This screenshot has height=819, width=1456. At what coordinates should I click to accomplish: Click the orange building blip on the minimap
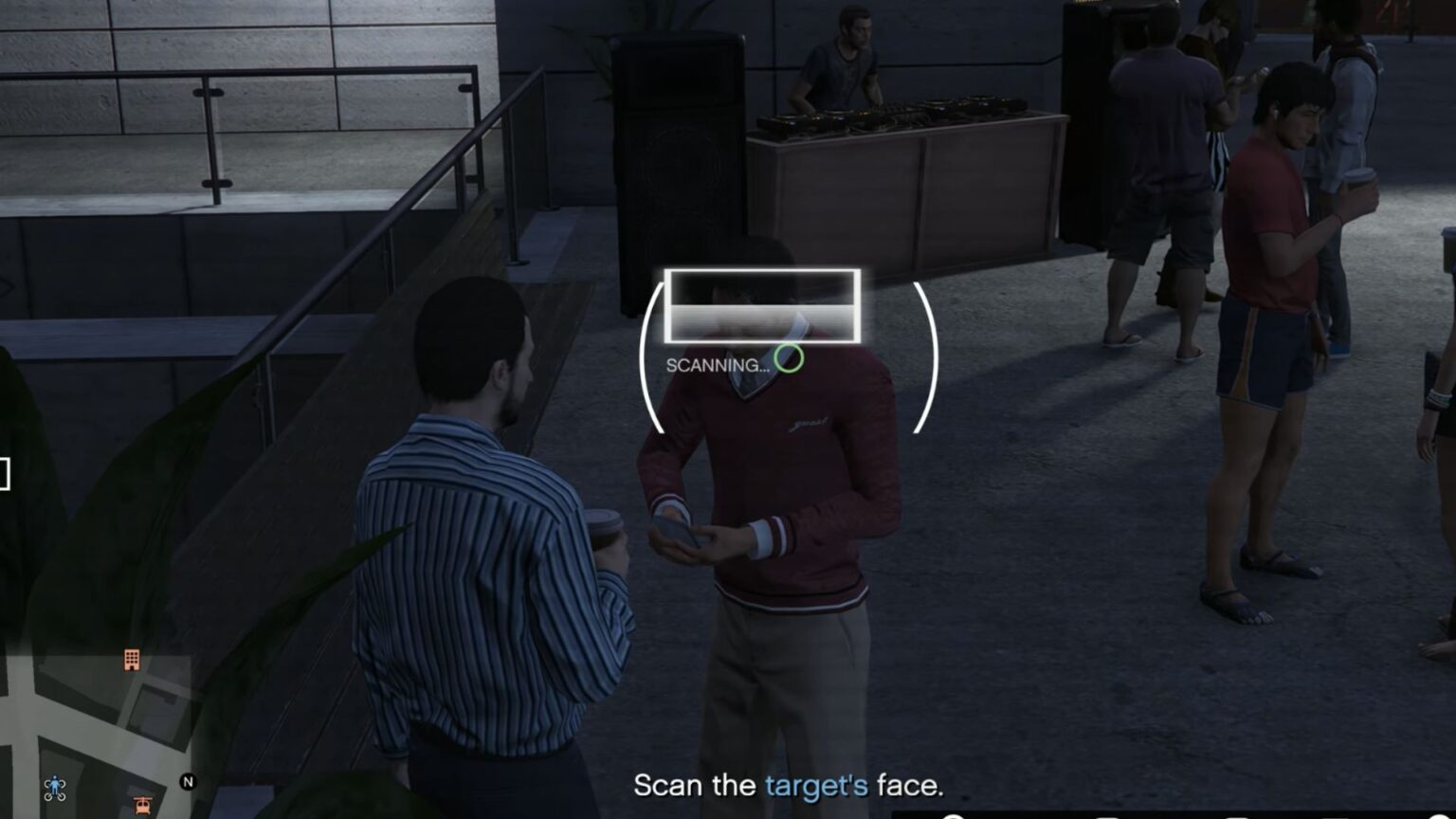(x=132, y=661)
